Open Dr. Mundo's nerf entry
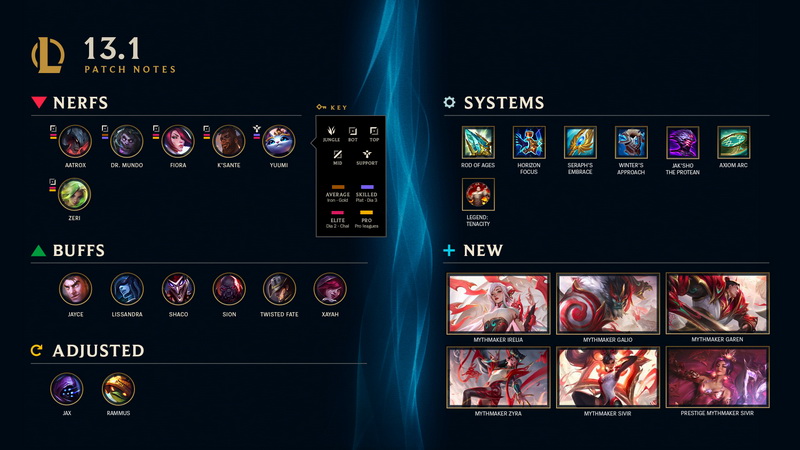 coord(126,142)
